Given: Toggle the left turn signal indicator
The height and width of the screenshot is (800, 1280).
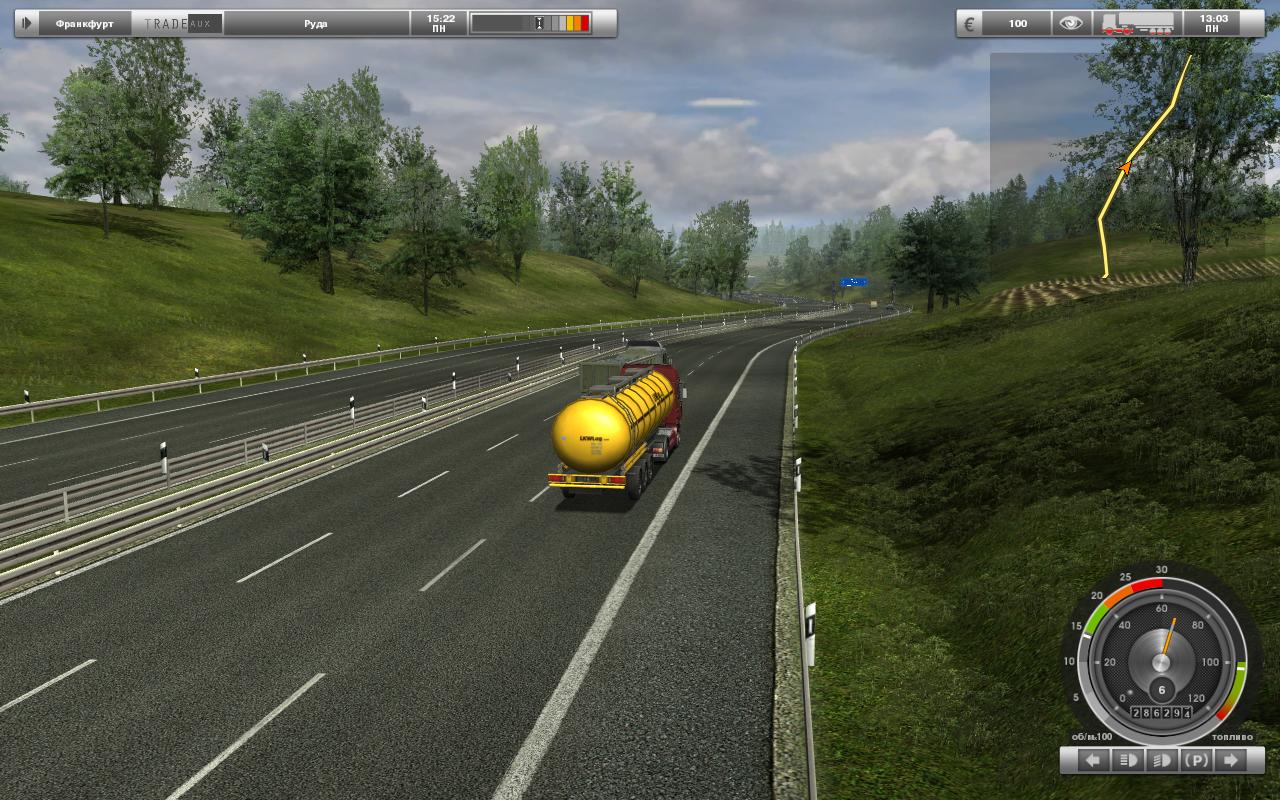Looking at the screenshot, I should (x=1093, y=760).
